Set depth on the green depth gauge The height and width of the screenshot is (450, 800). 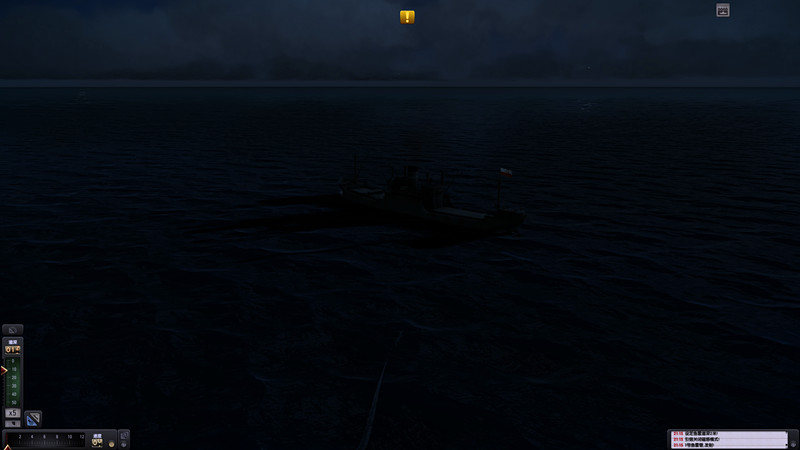tap(14, 380)
